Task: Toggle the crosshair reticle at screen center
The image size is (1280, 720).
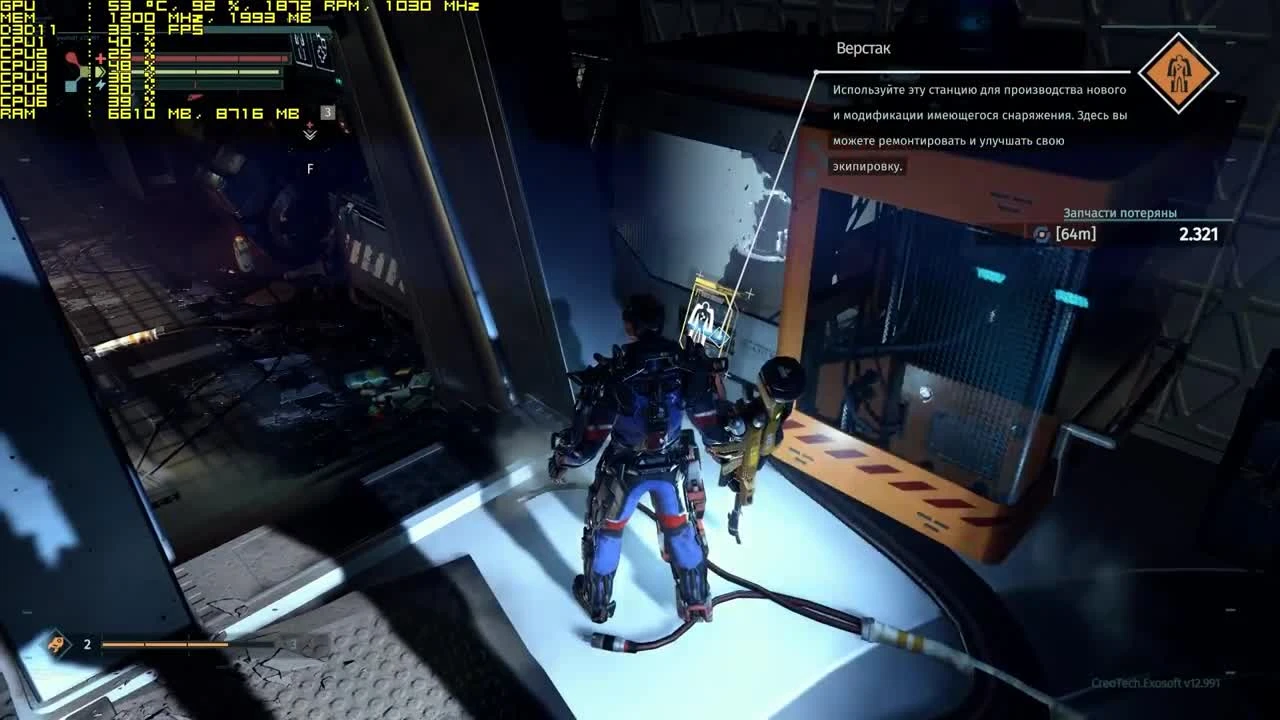Action: (x=750, y=293)
